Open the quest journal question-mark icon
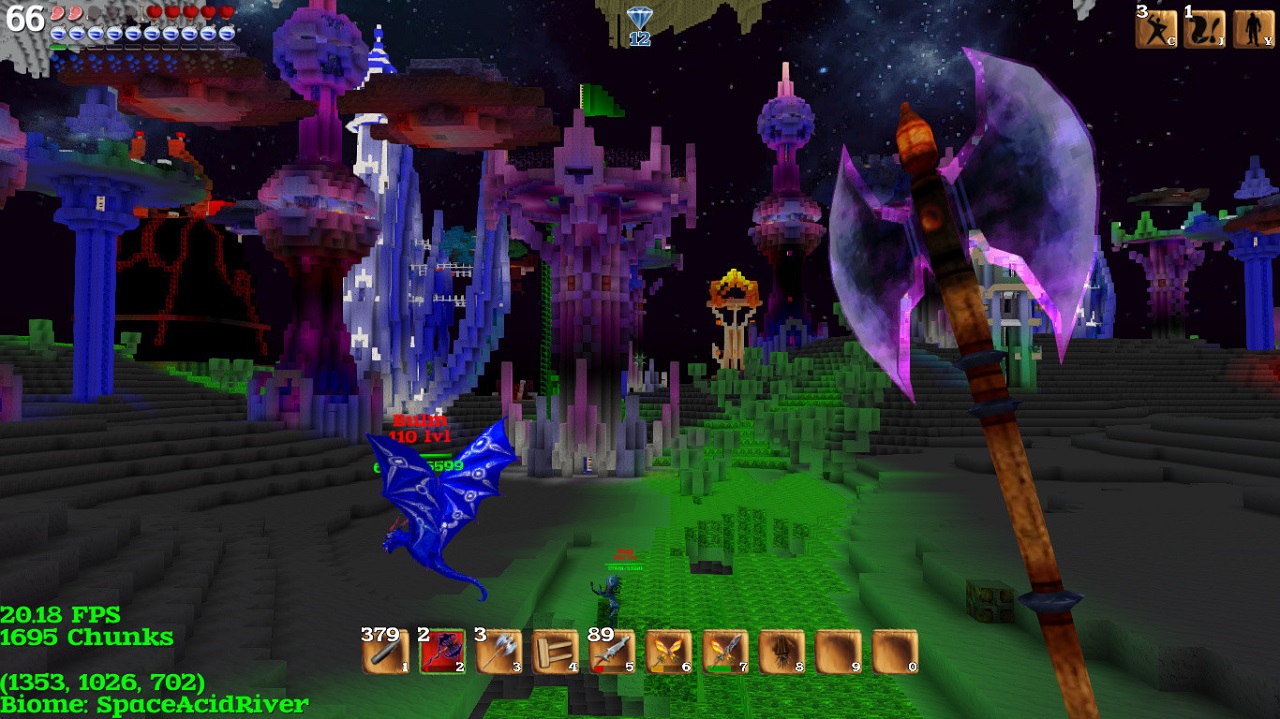The height and width of the screenshot is (719, 1280). 1204,28
